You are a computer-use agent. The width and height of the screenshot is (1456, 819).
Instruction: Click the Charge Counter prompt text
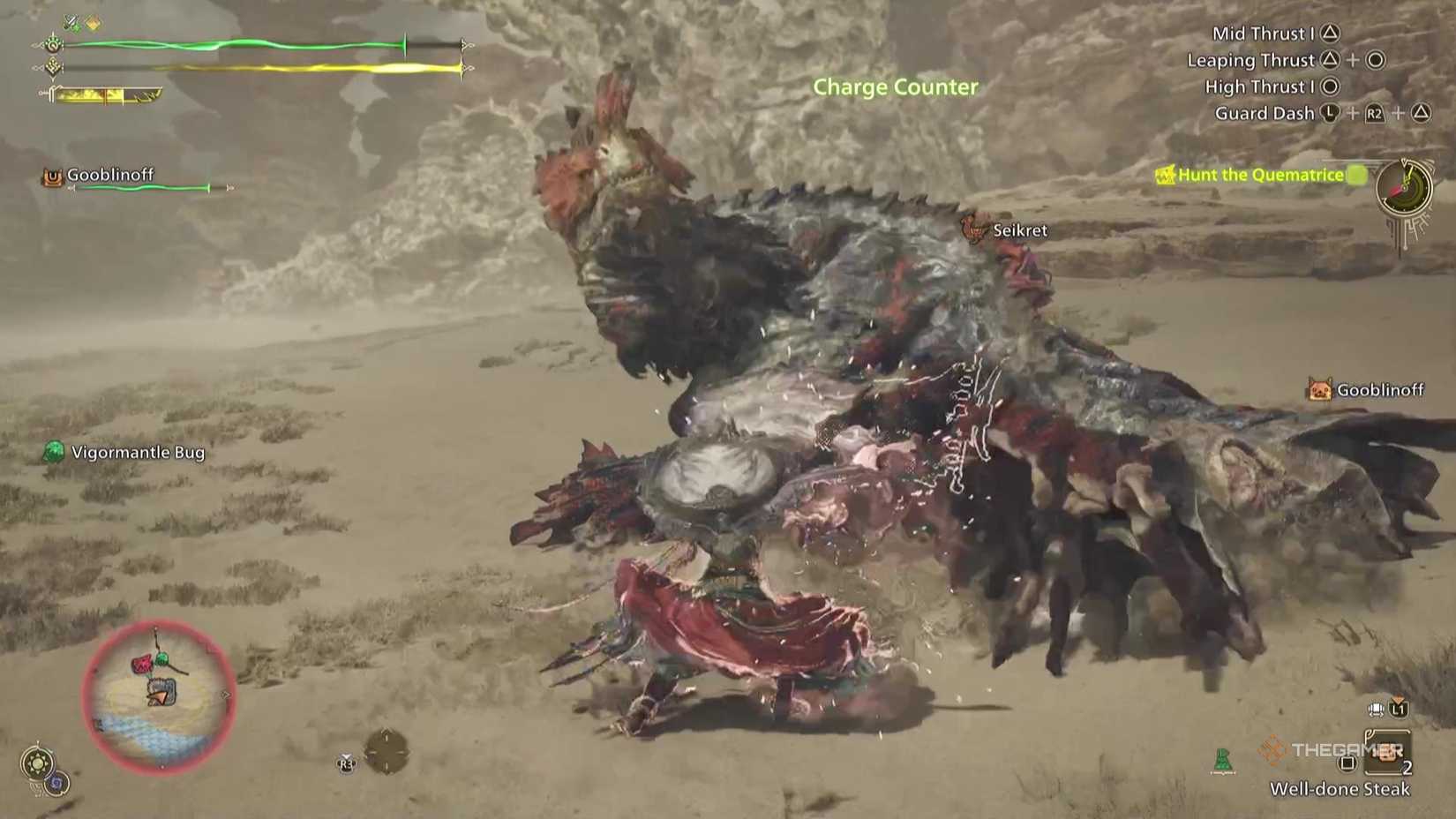click(x=896, y=86)
